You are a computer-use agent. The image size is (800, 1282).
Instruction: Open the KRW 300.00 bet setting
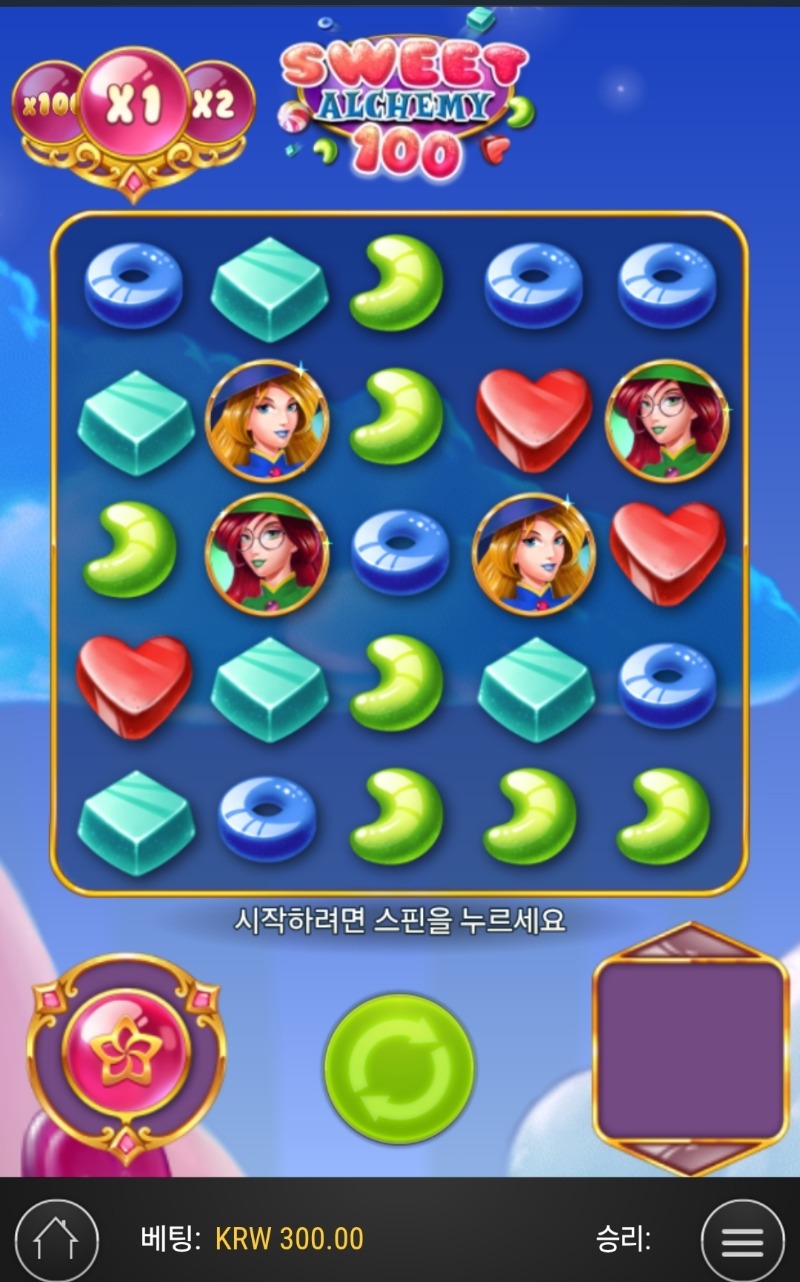289,1240
